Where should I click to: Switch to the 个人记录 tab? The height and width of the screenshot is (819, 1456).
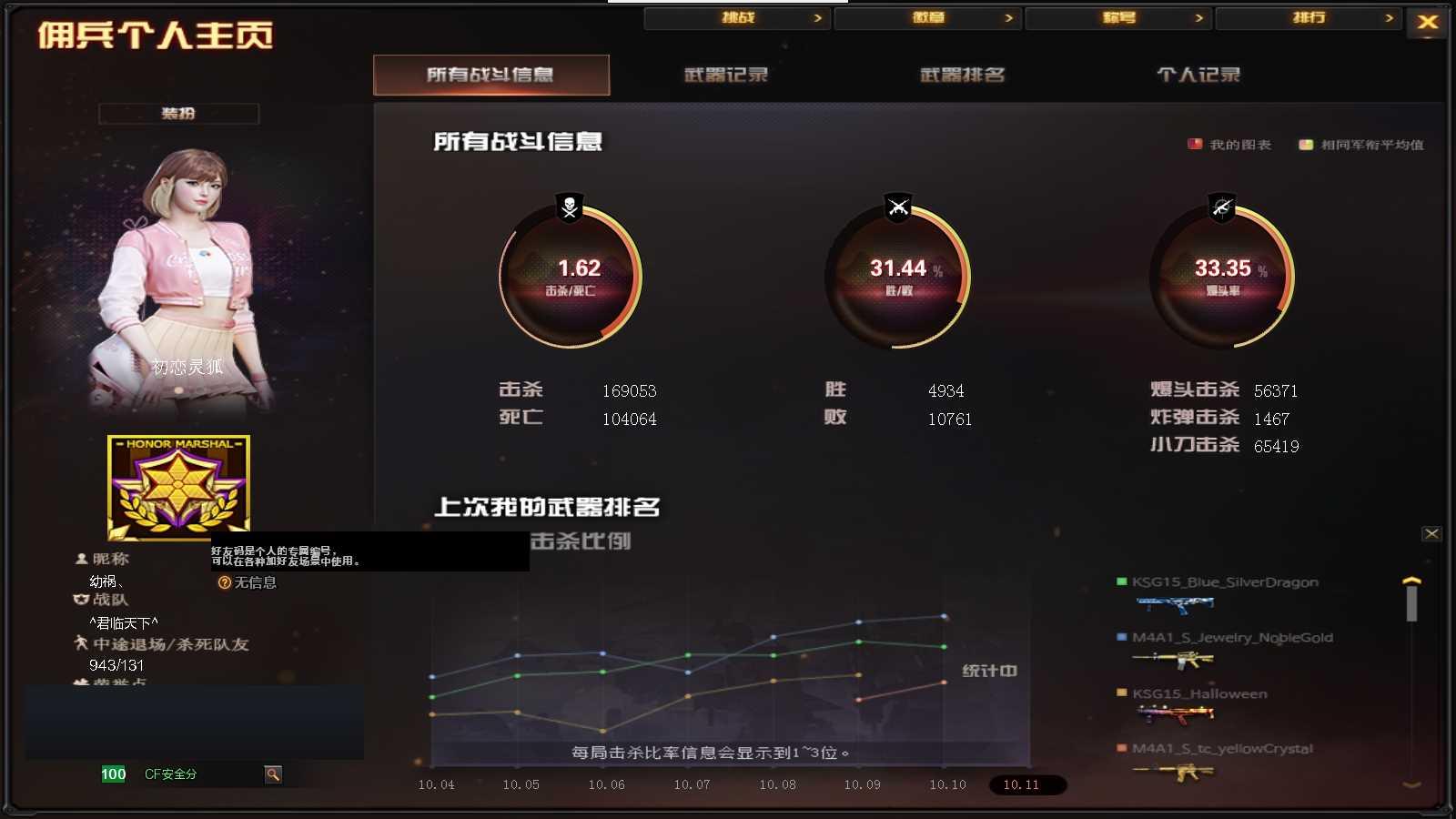pyautogui.click(x=1198, y=75)
